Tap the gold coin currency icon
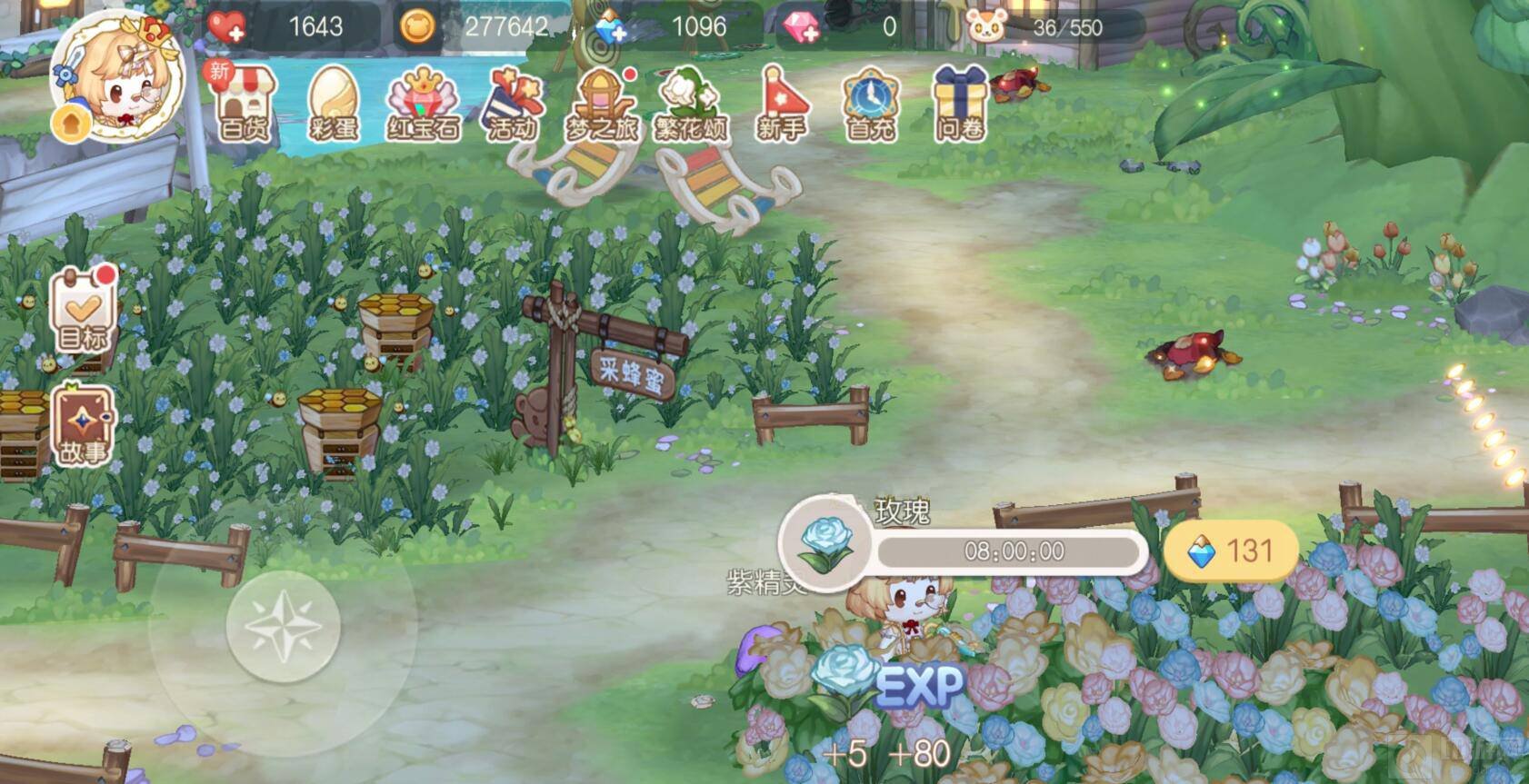The width and height of the screenshot is (1529, 784). pyautogui.click(x=417, y=27)
